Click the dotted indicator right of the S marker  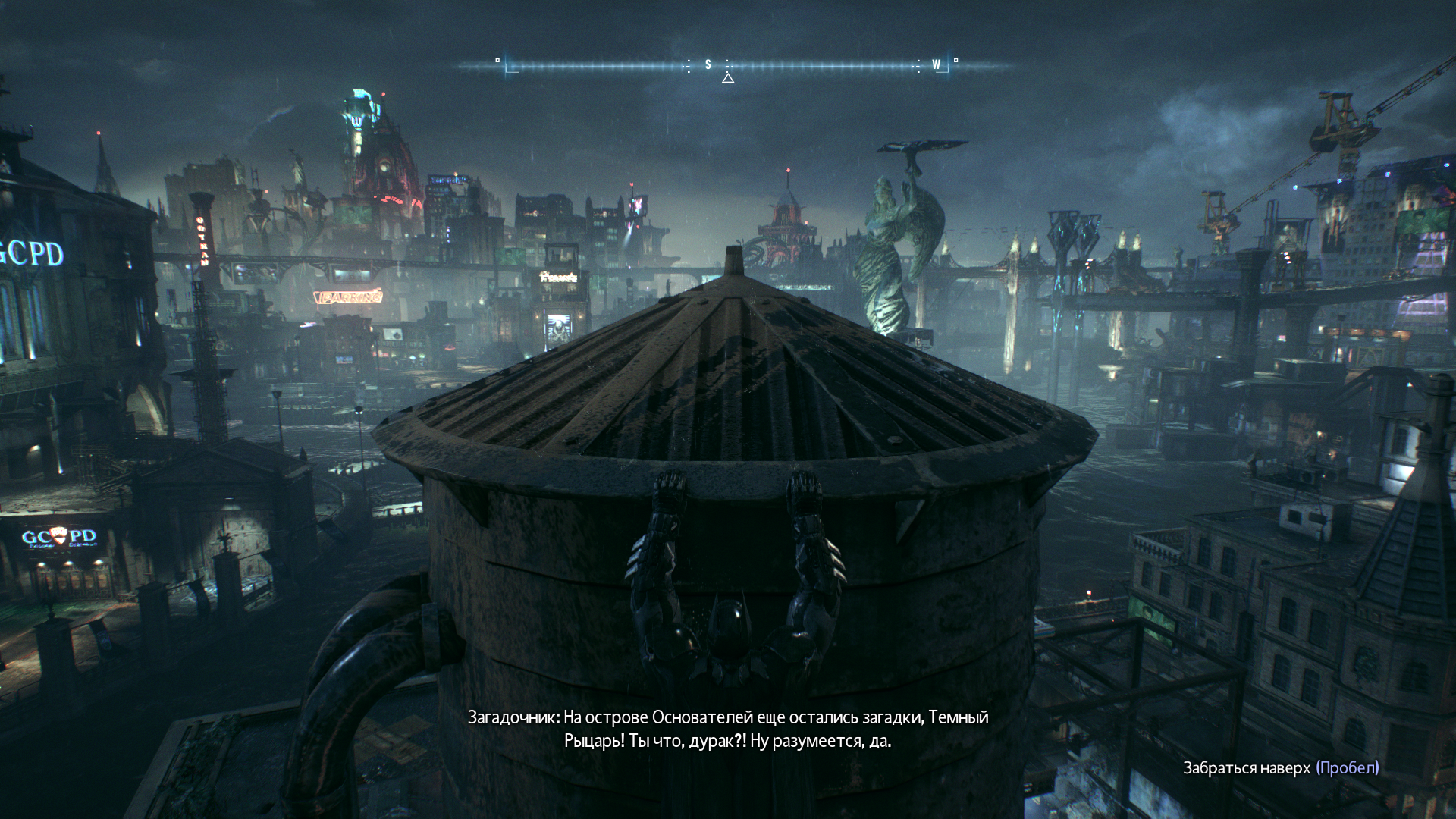[x=726, y=65]
